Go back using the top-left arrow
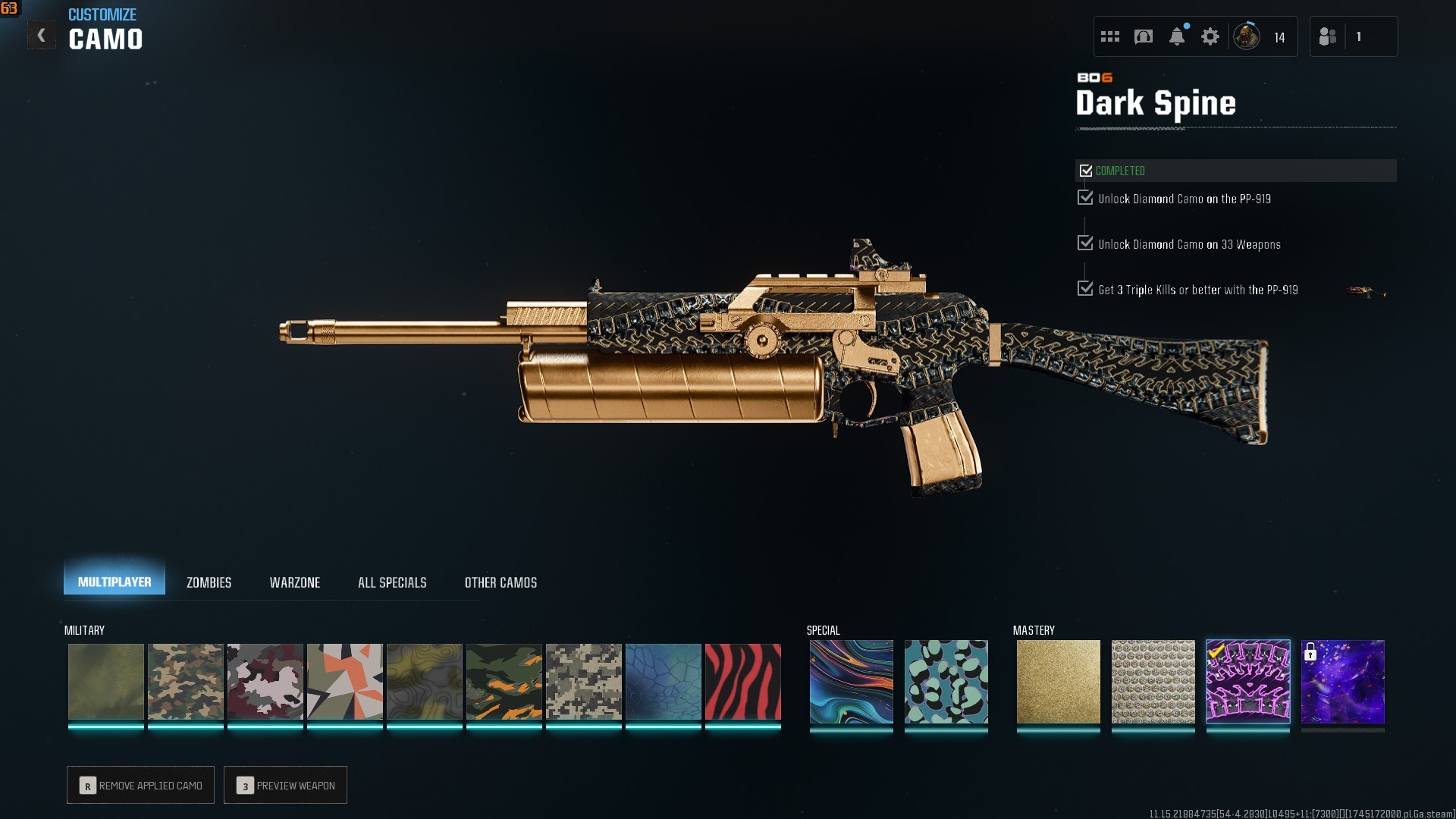This screenshot has width=1456, height=819. (x=41, y=36)
